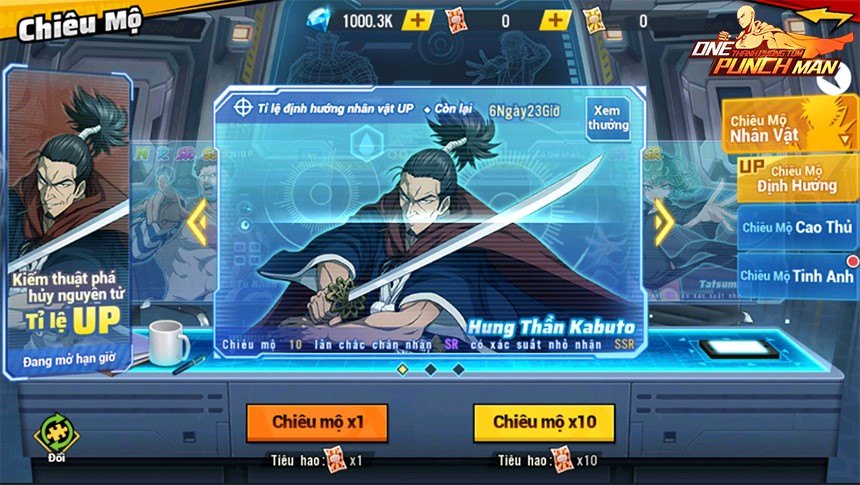Image resolution: width=860 pixels, height=485 pixels.
Task: Click the Chiêu mộ x1 button
Action: coord(317,422)
